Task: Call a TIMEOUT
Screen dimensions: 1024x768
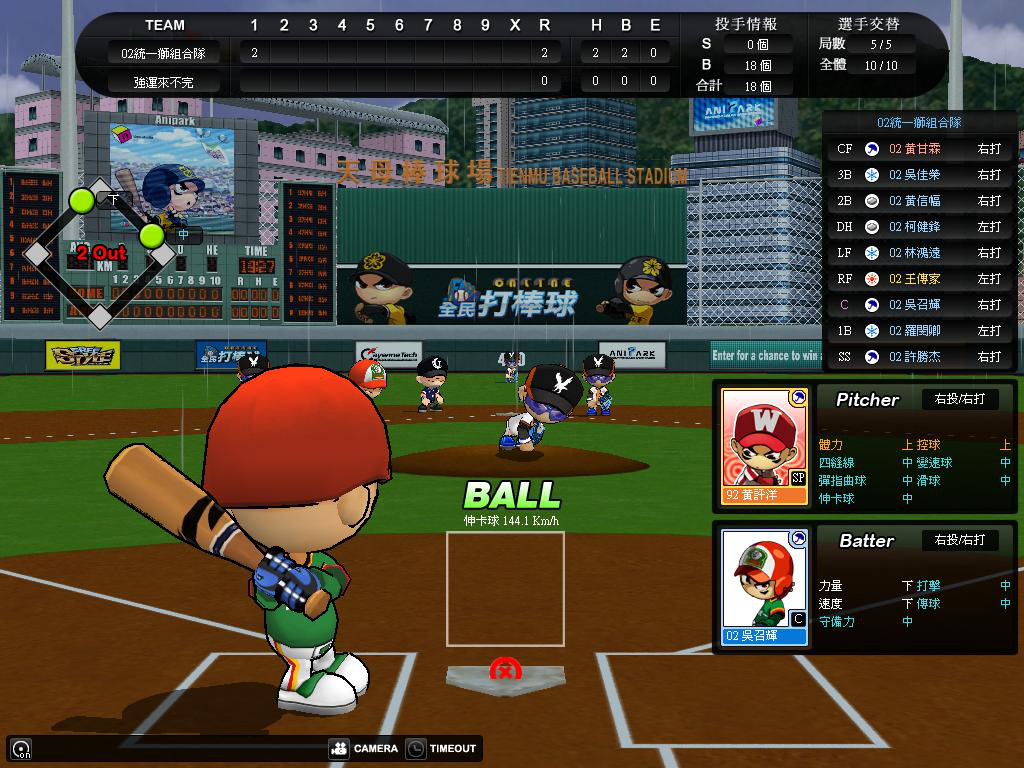Action: click(442, 748)
